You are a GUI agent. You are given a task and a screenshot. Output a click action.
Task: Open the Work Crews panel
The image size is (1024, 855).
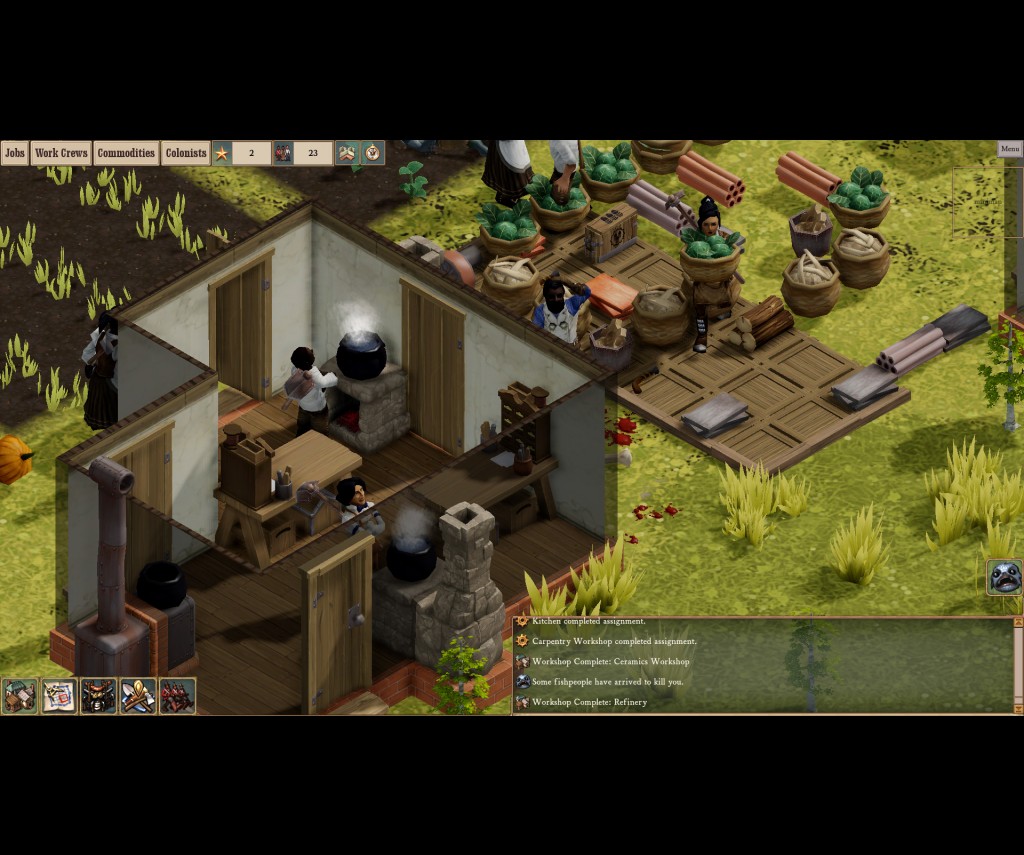pyautogui.click(x=61, y=153)
